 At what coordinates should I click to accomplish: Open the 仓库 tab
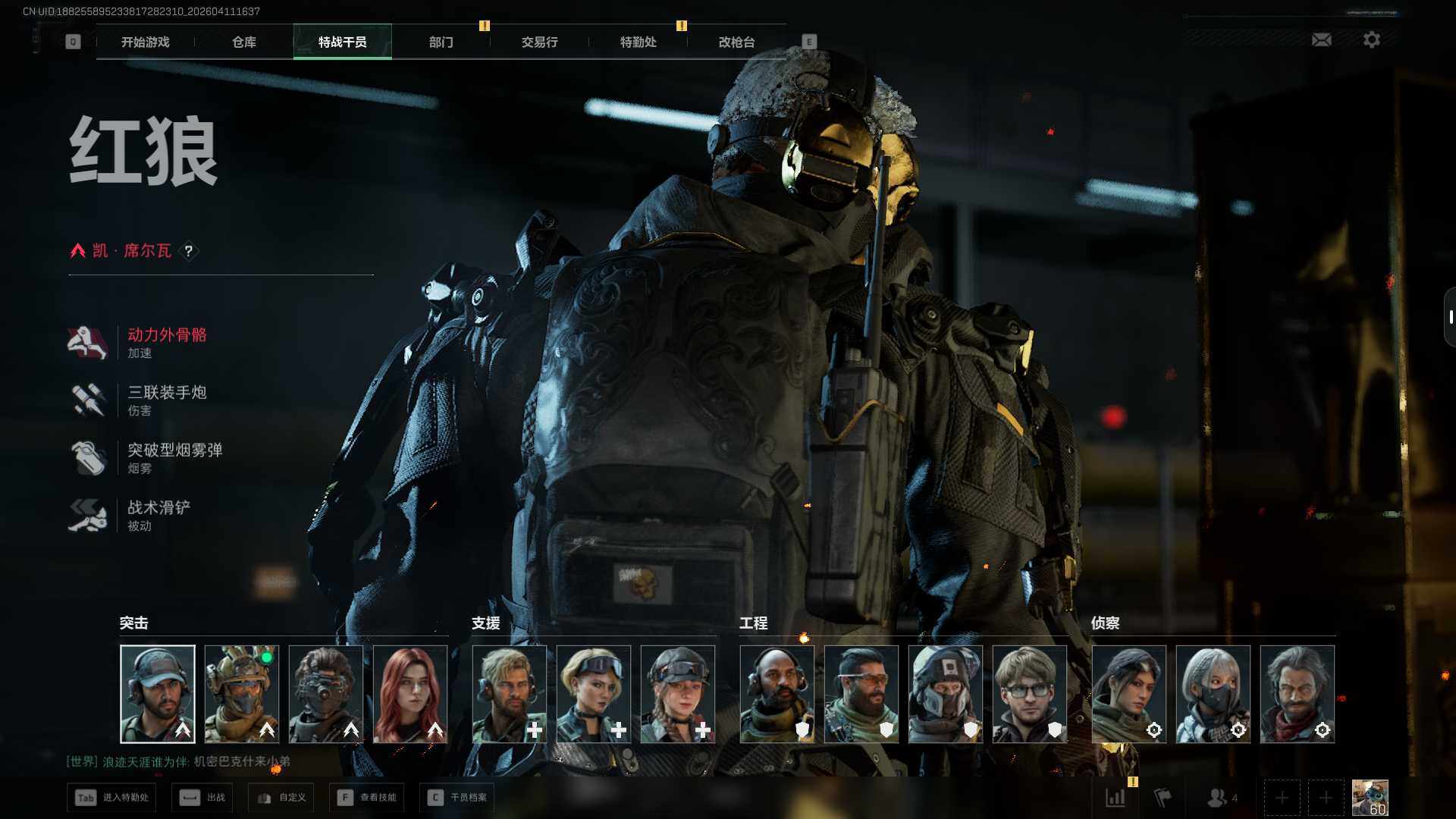coord(244,42)
